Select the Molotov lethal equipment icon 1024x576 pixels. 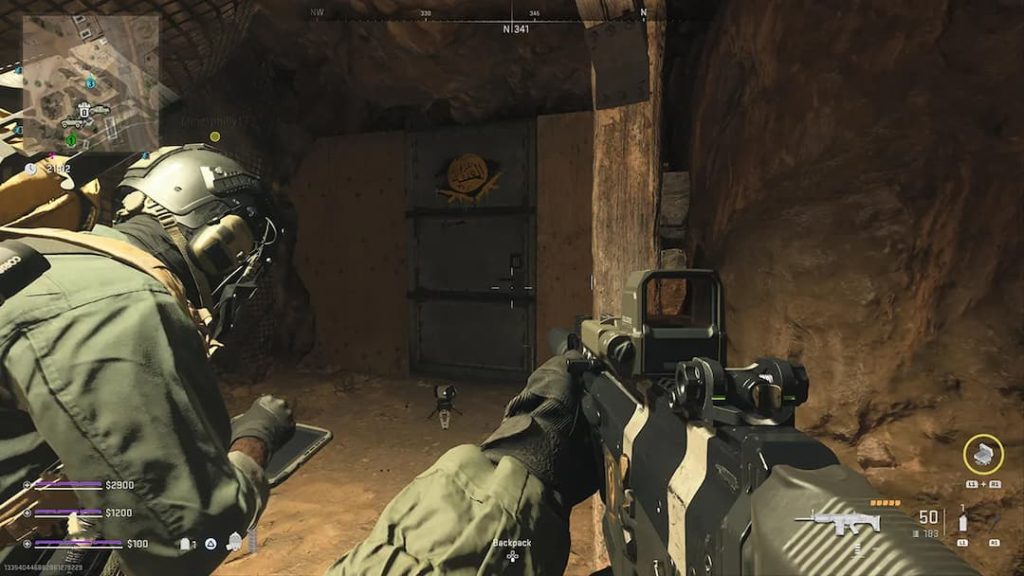pos(963,521)
